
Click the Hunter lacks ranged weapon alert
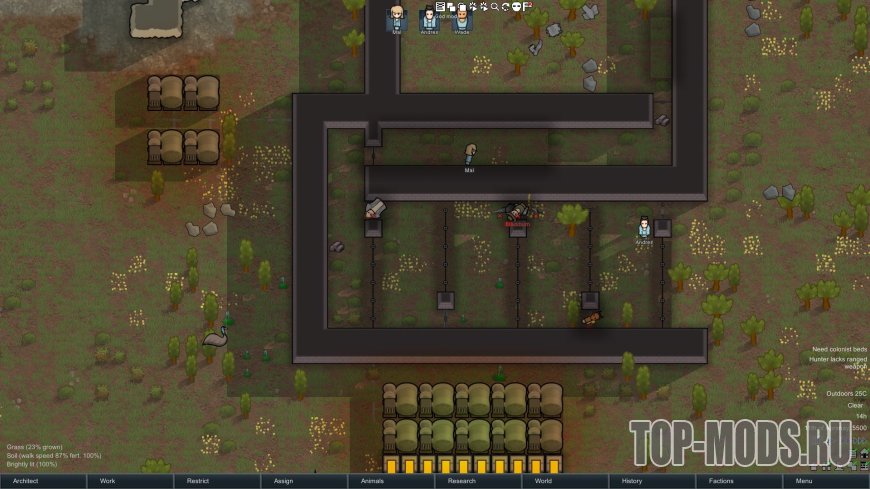[x=839, y=362]
